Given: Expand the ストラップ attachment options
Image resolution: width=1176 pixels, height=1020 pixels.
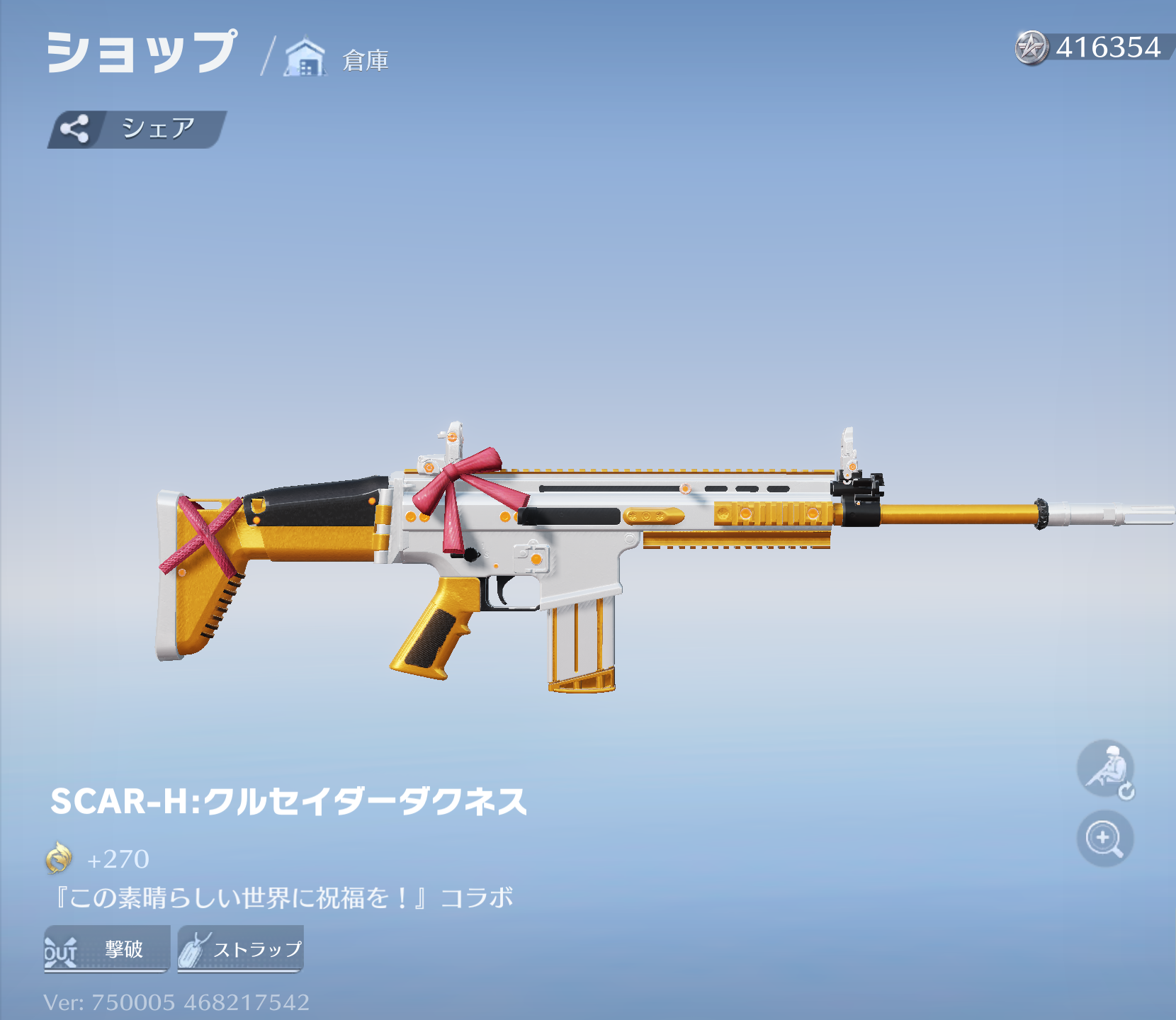Looking at the screenshot, I should [239, 948].
